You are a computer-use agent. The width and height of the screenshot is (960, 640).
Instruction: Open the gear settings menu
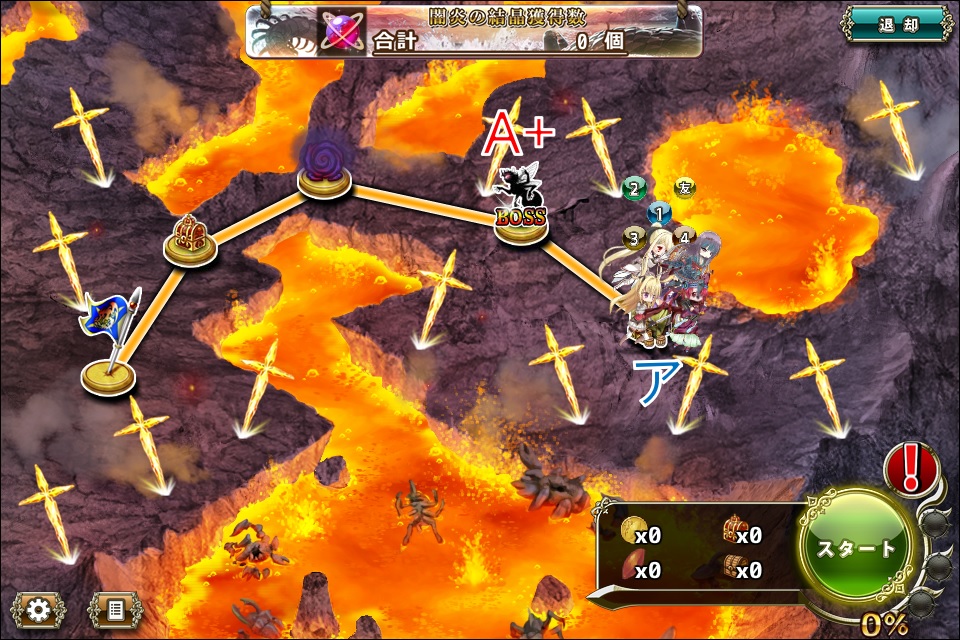38,608
